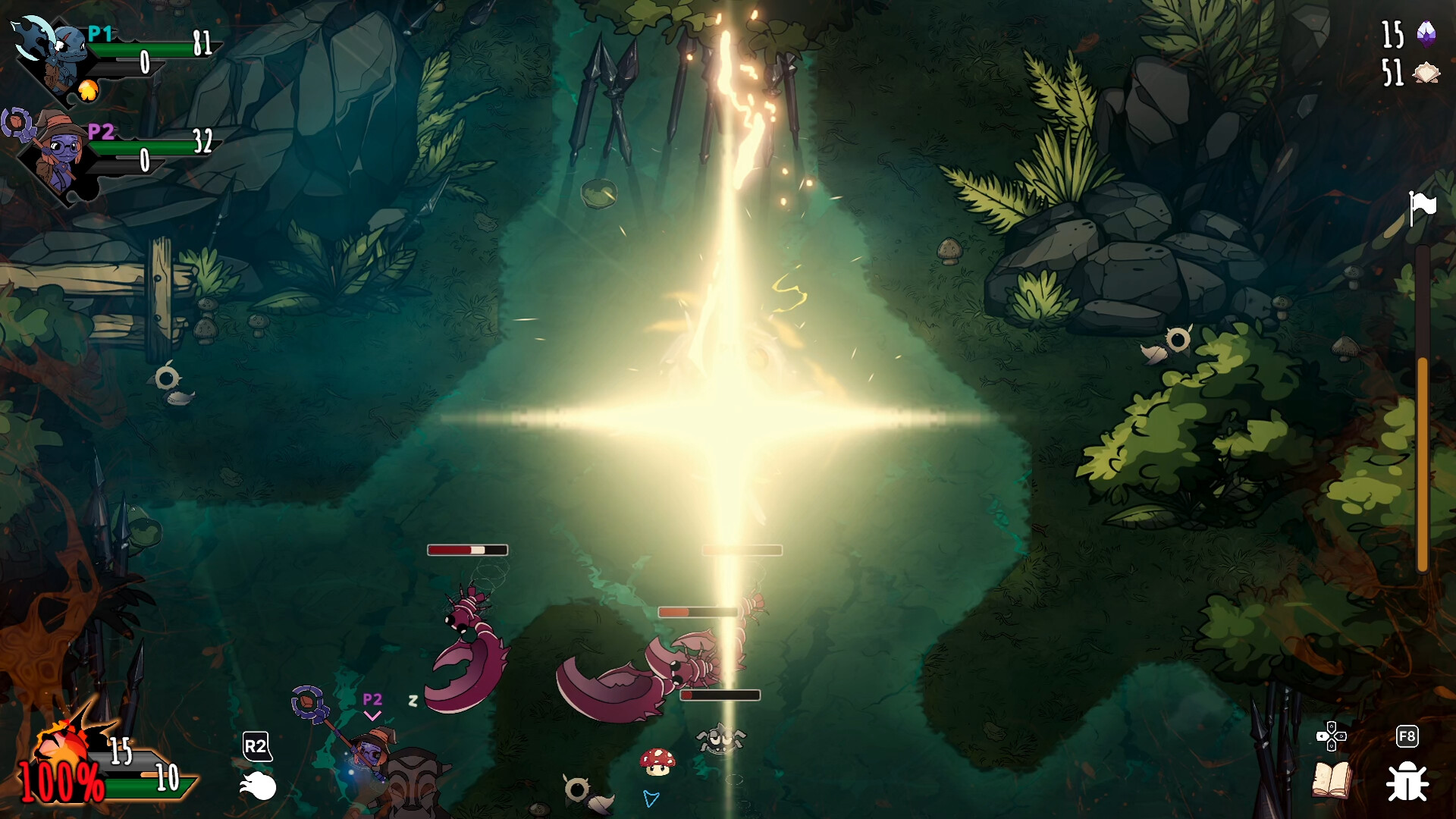Click the 100% charge text at bottom left

point(59,780)
